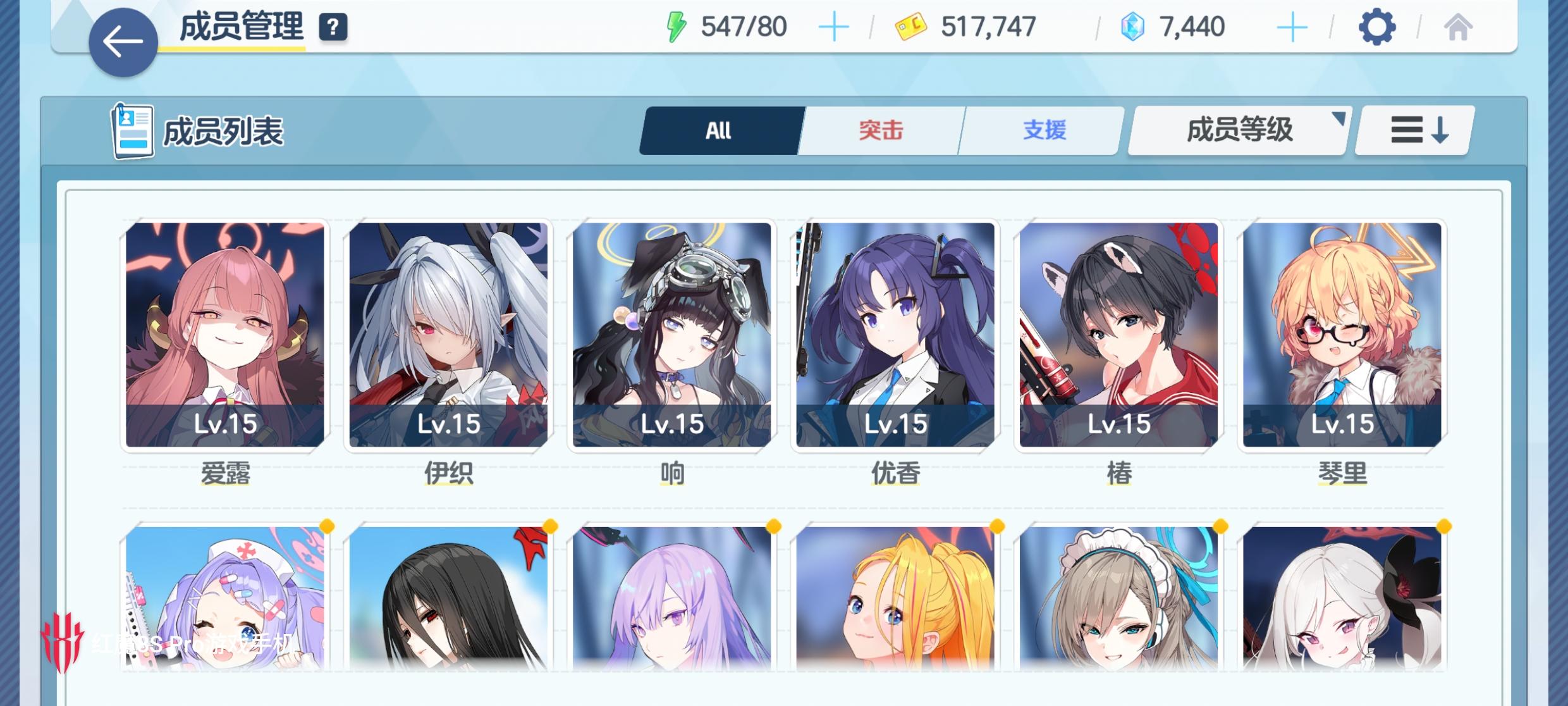Click the sort order icon beside 成员等级

click(x=1411, y=129)
